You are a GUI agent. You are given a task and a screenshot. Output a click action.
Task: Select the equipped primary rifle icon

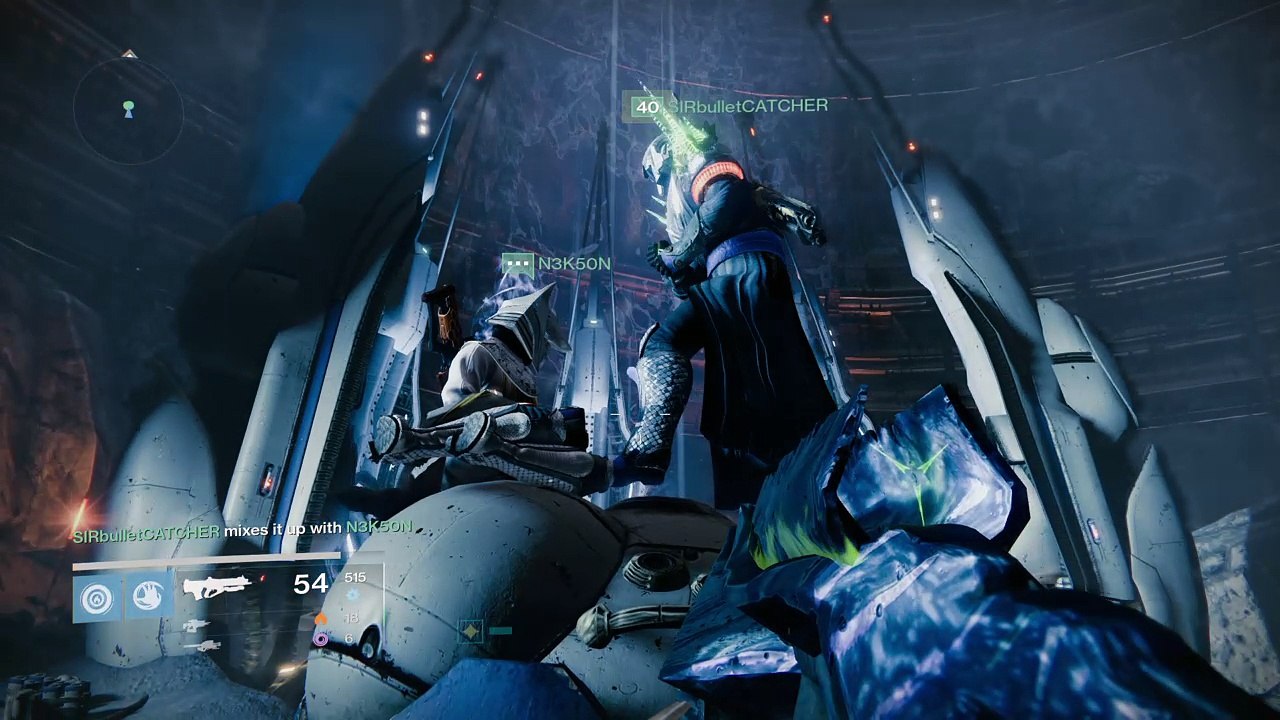coord(216,587)
